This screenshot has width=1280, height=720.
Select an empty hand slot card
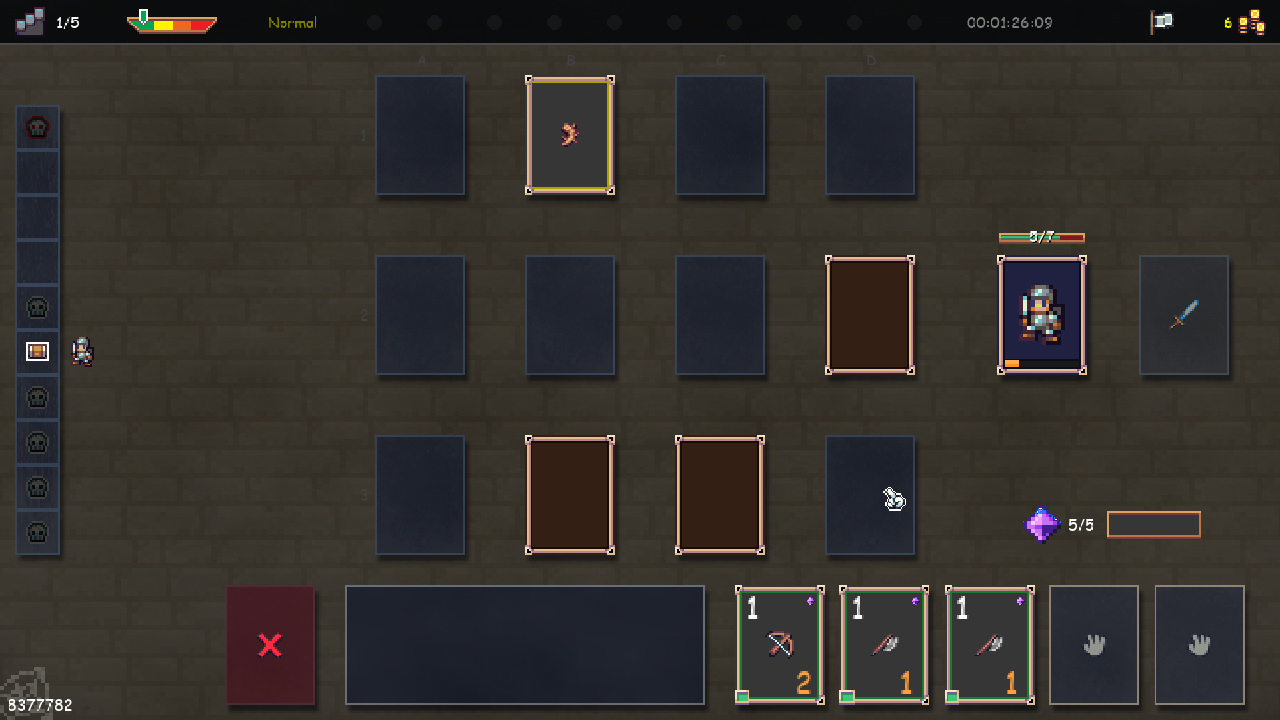(x=1094, y=645)
